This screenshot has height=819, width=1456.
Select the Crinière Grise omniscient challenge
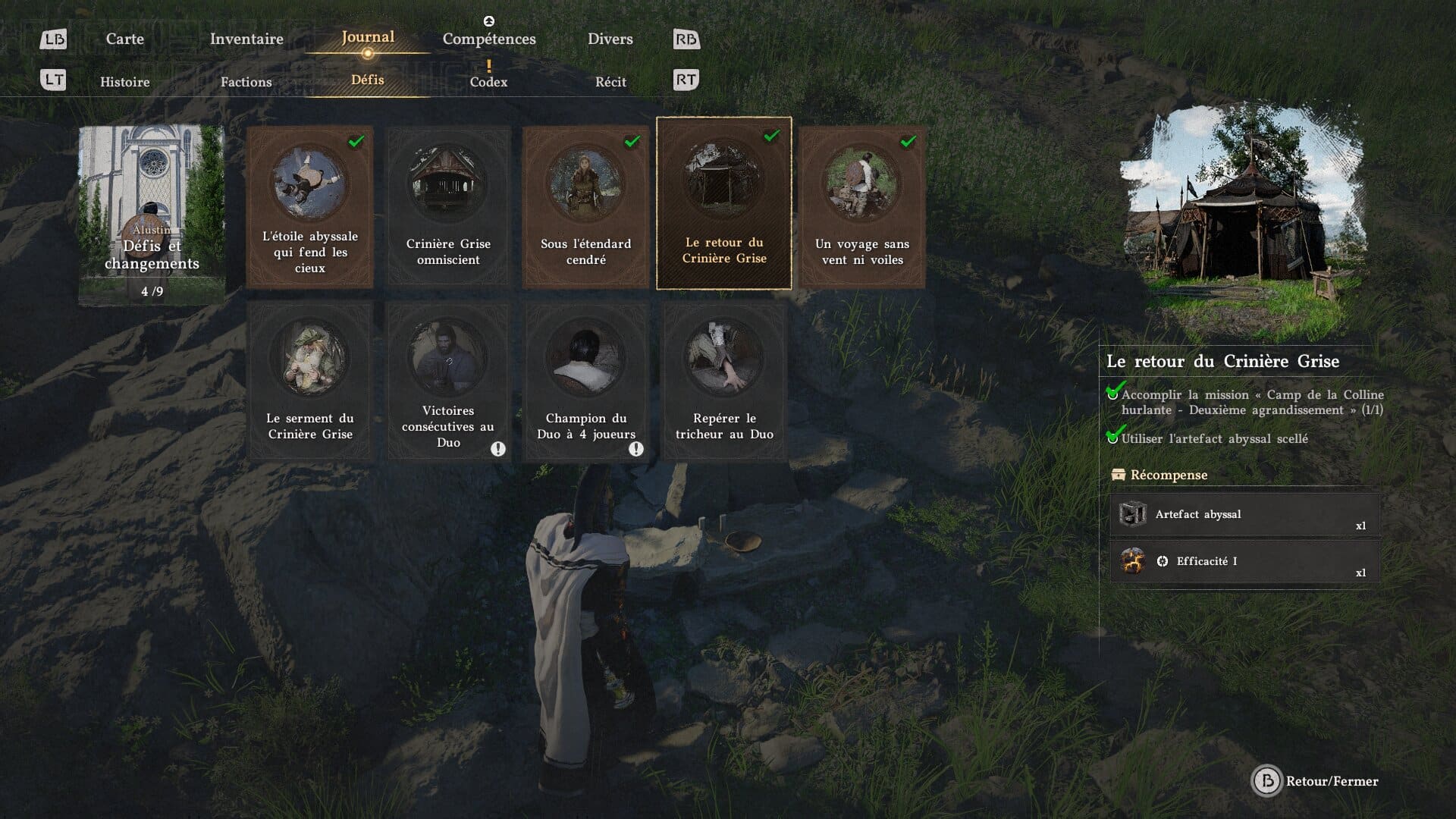click(448, 206)
